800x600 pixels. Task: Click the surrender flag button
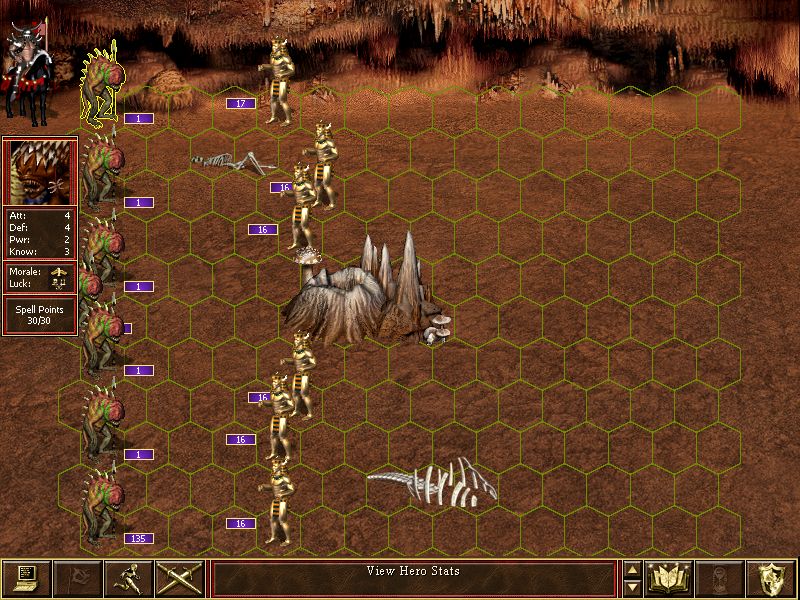(x=77, y=578)
